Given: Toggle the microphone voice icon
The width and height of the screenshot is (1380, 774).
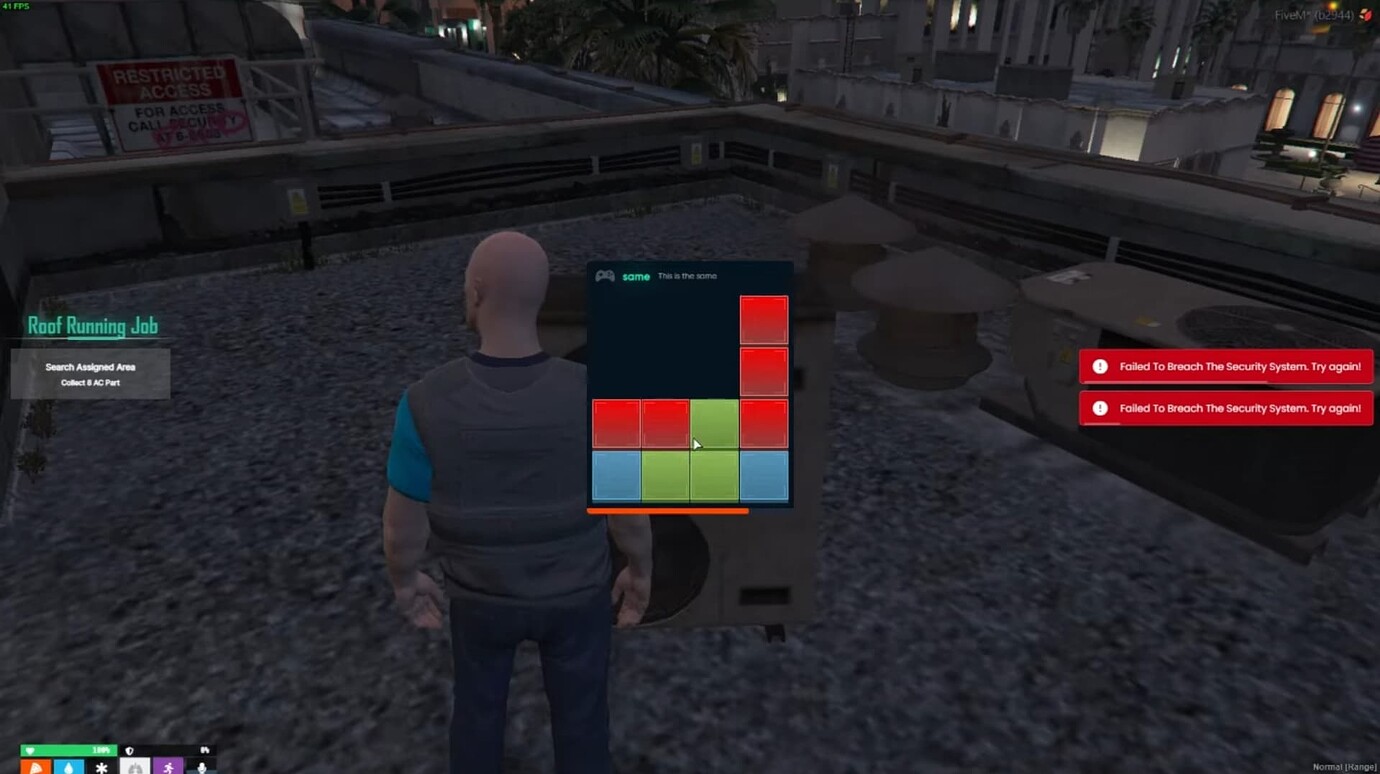Looking at the screenshot, I should click(x=202, y=766).
